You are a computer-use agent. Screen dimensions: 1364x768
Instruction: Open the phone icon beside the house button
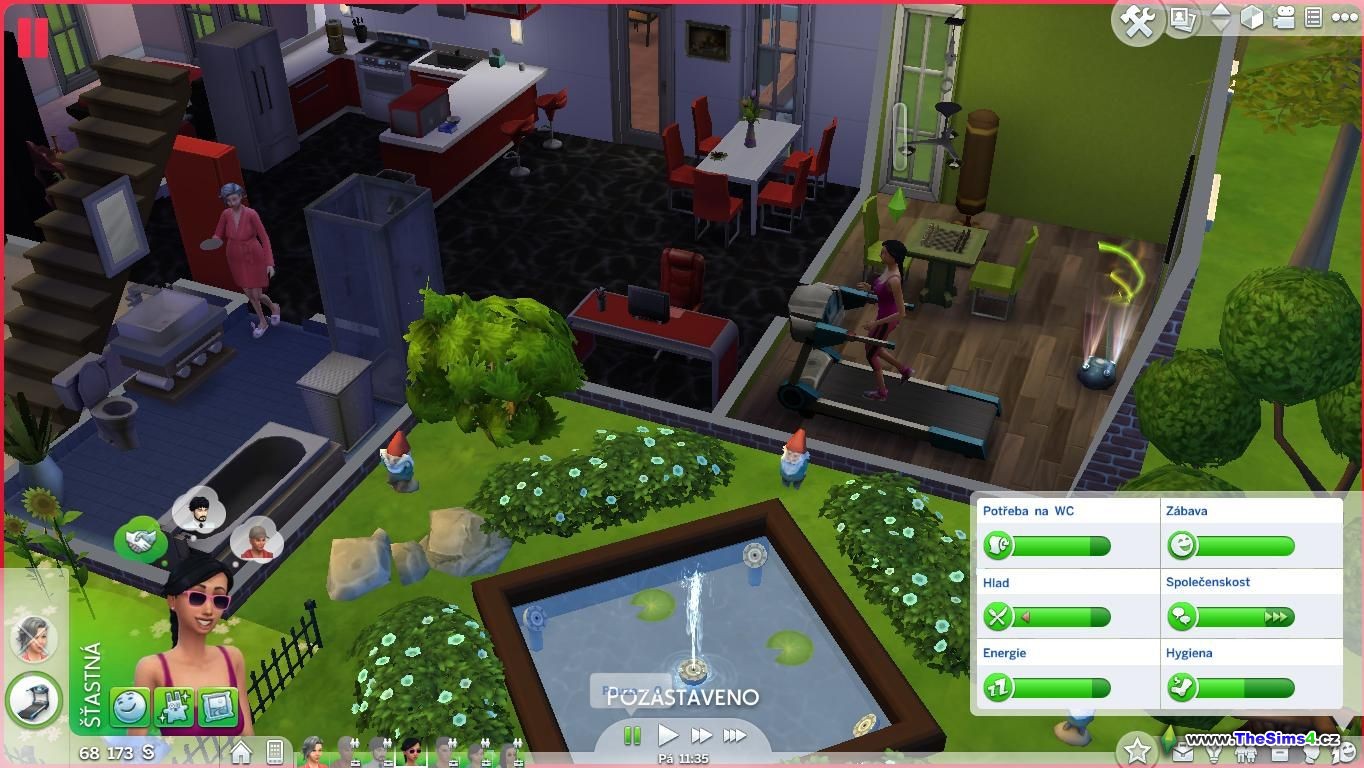pos(274,751)
